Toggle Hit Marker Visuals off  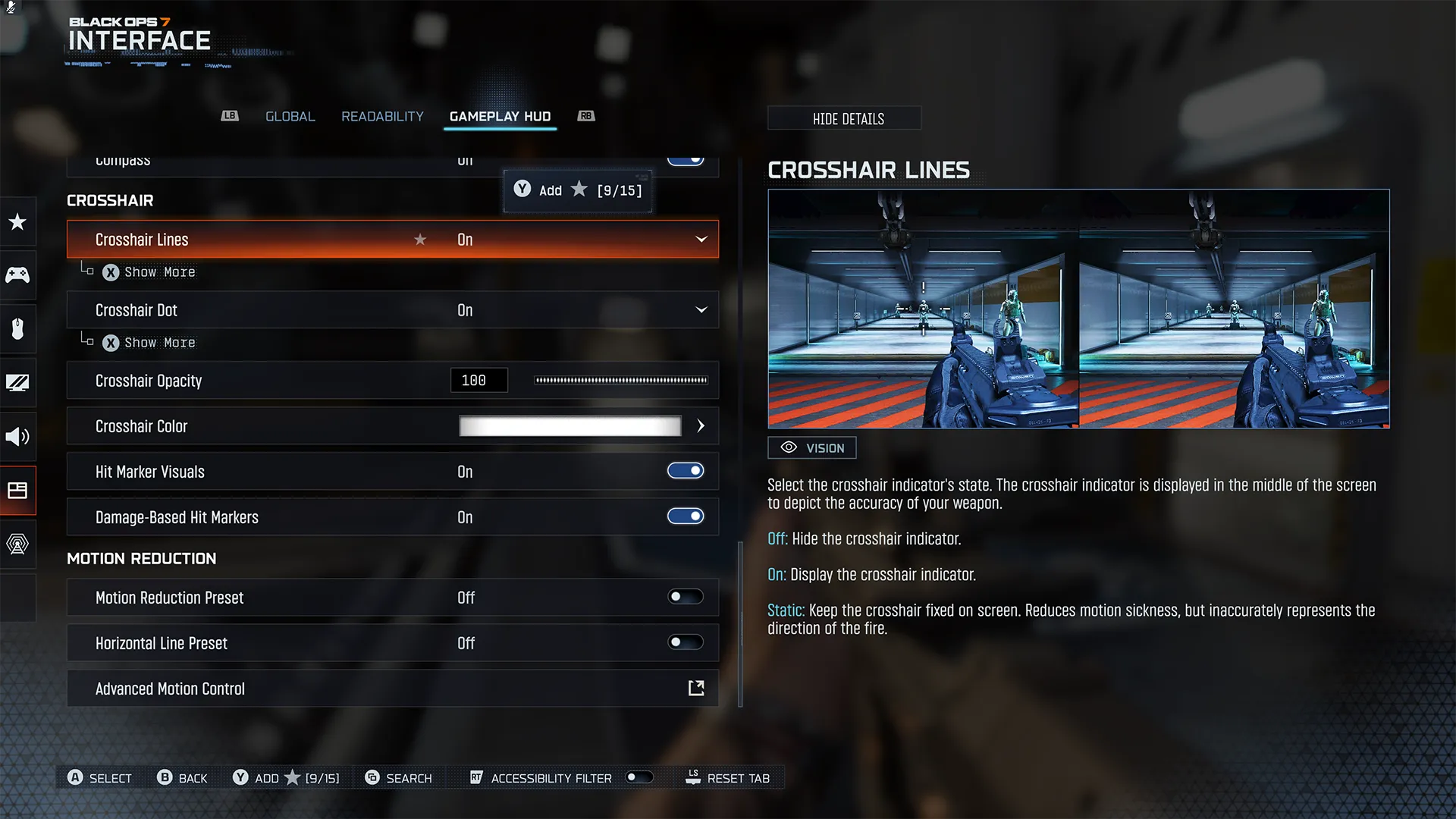(x=685, y=472)
